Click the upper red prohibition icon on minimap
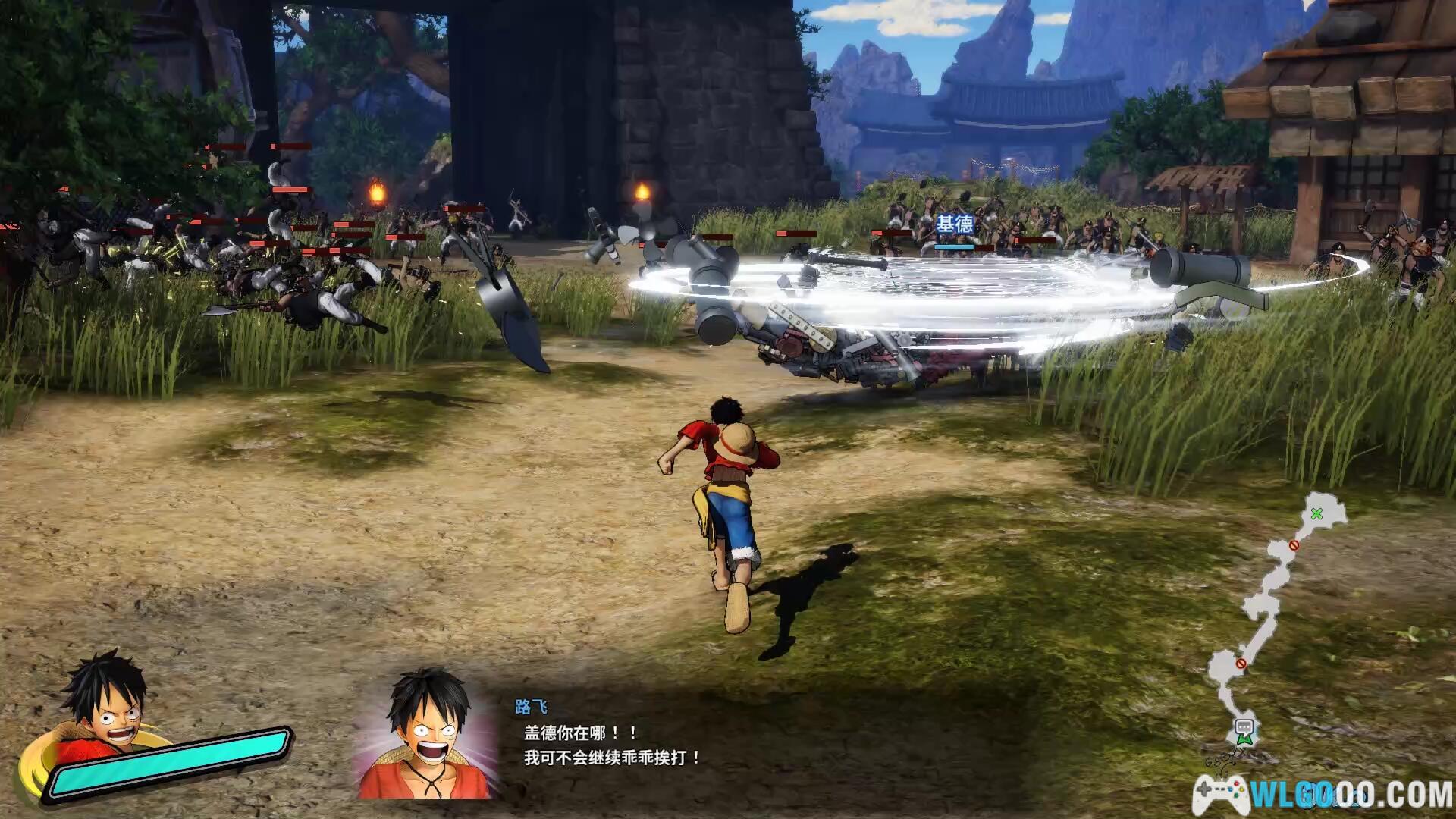The height and width of the screenshot is (819, 1456). tap(1294, 544)
